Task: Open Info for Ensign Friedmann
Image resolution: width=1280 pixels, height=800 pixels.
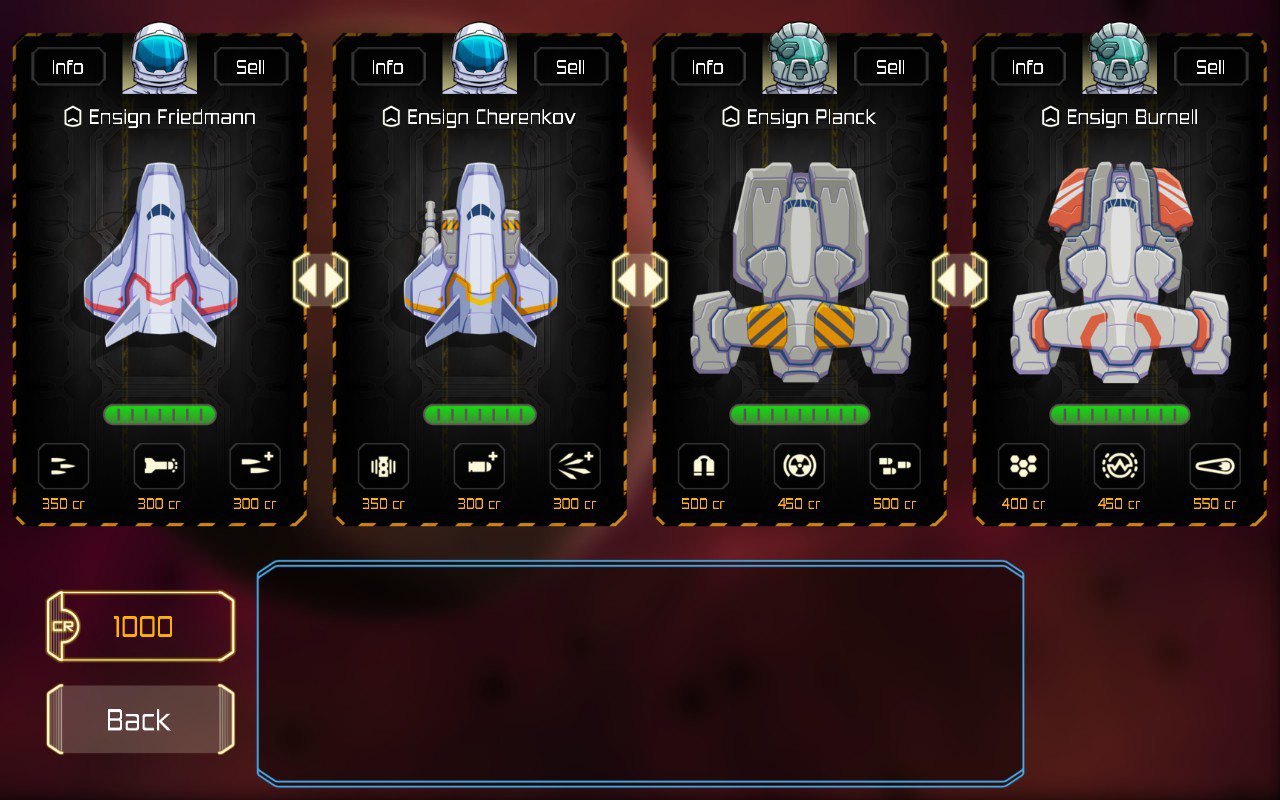Action: pyautogui.click(x=68, y=67)
